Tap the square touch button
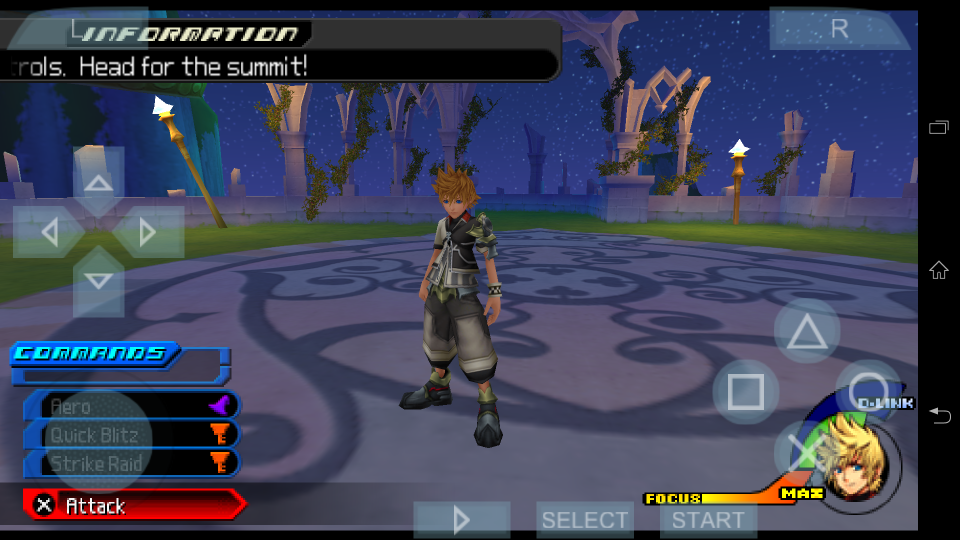Screen dimensions: 960x540 coord(745,392)
